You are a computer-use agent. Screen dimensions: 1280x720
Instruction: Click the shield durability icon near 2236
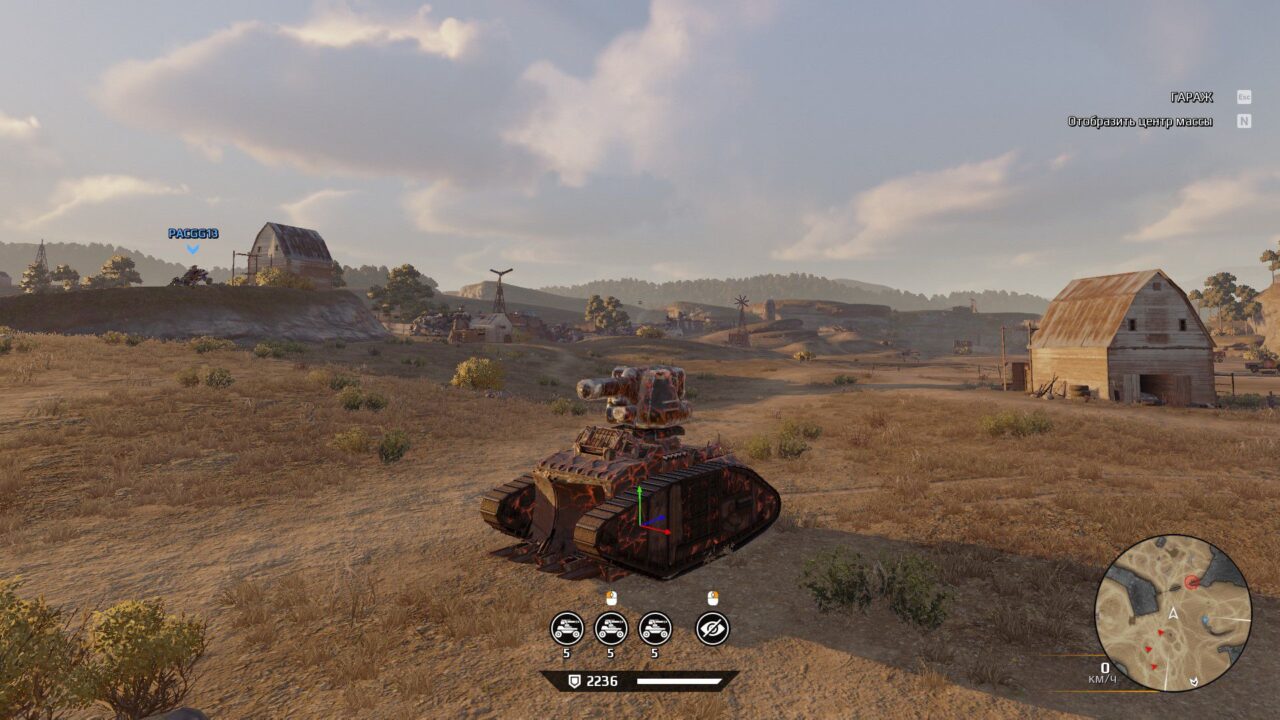point(575,680)
